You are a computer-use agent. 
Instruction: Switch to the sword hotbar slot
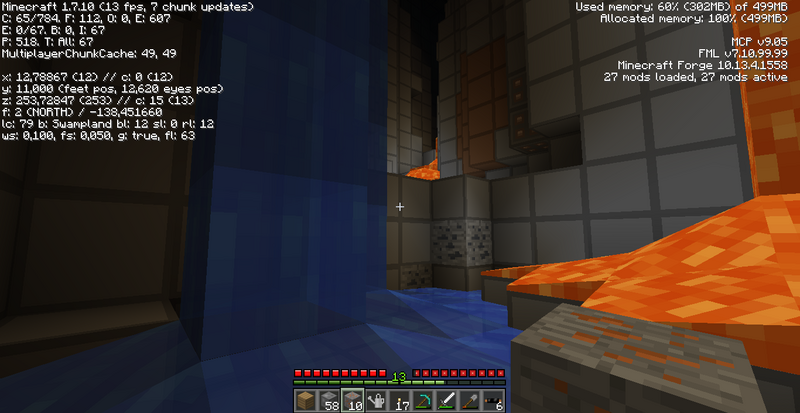pyautogui.click(x=446, y=401)
